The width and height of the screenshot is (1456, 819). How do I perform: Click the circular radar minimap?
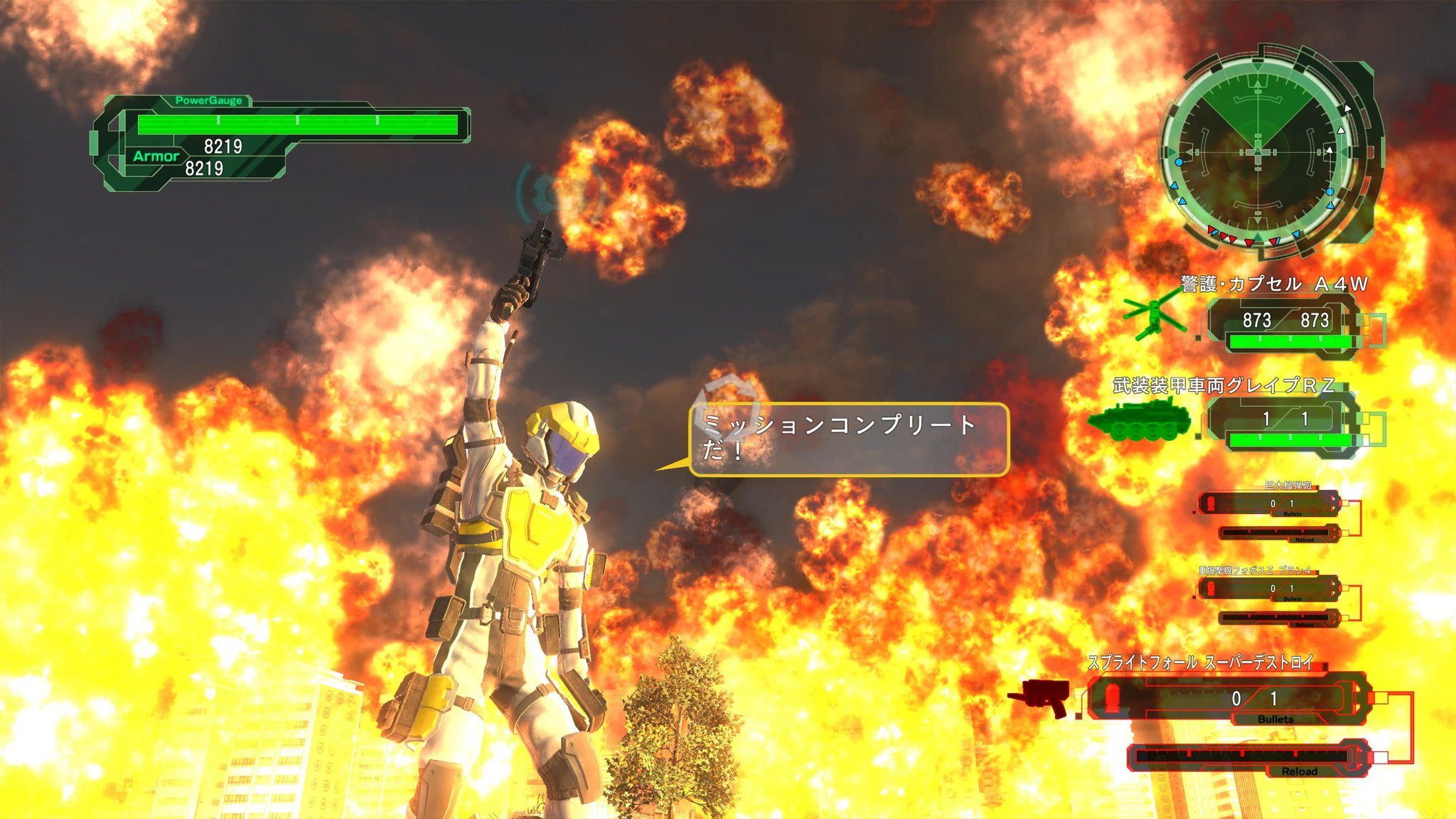1258,151
